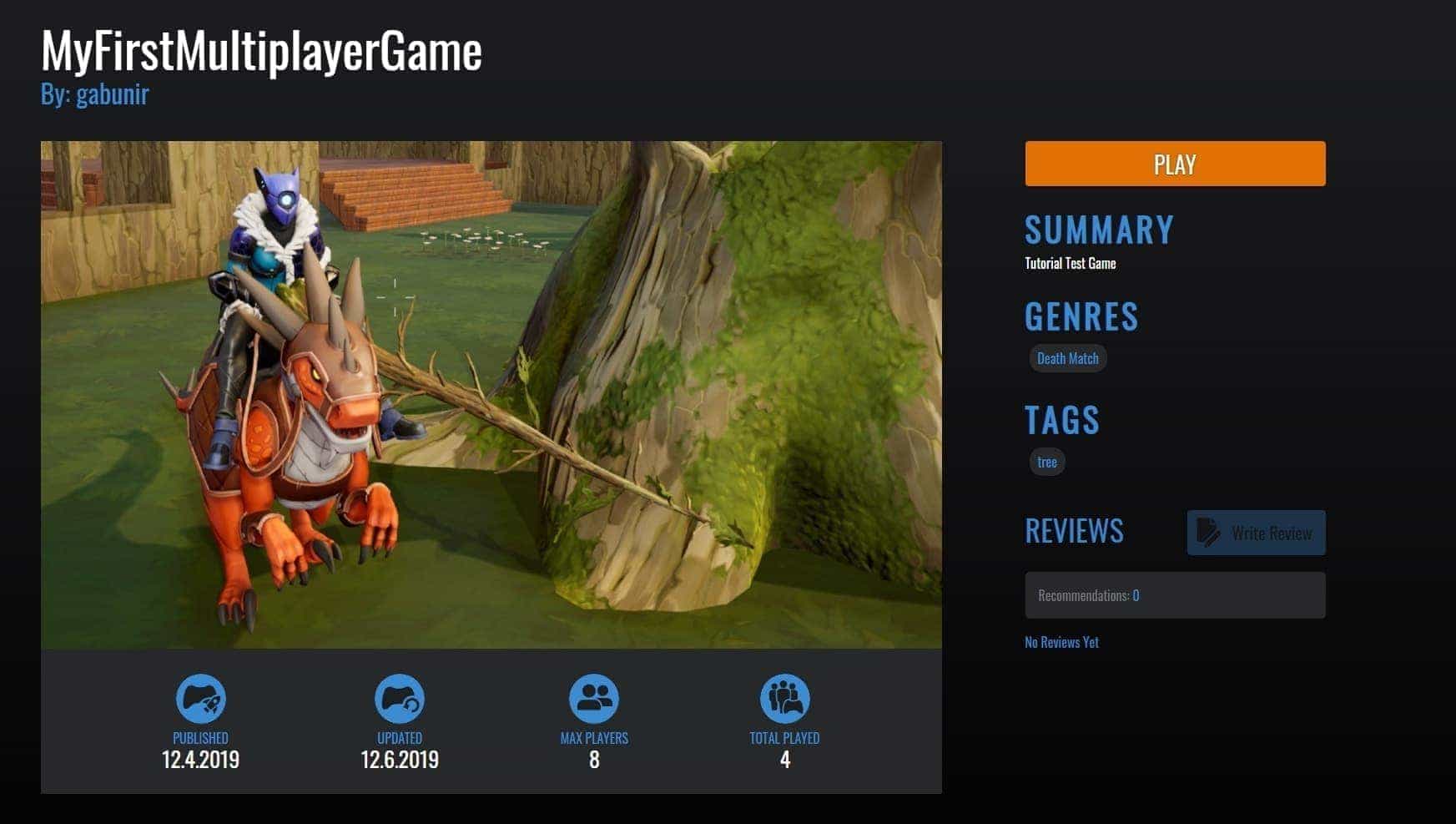Click the Published rocket icon

click(199, 698)
